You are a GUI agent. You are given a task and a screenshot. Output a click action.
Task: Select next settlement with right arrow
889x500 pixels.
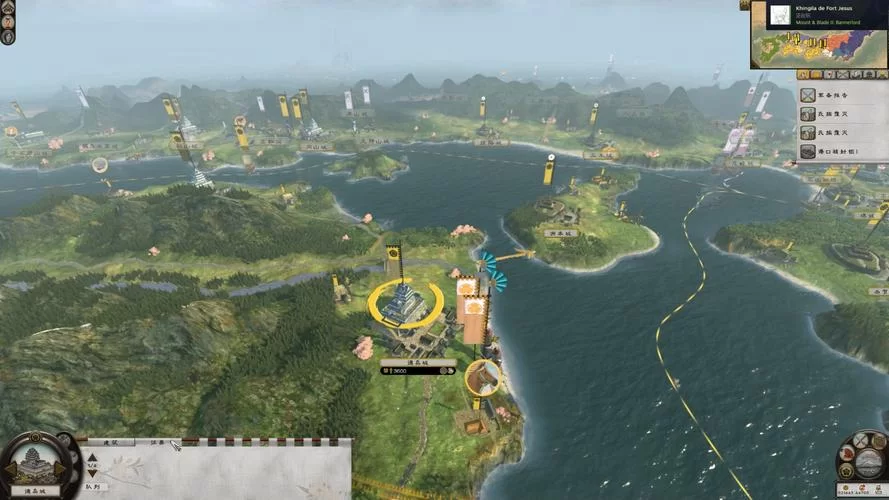tap(61, 468)
